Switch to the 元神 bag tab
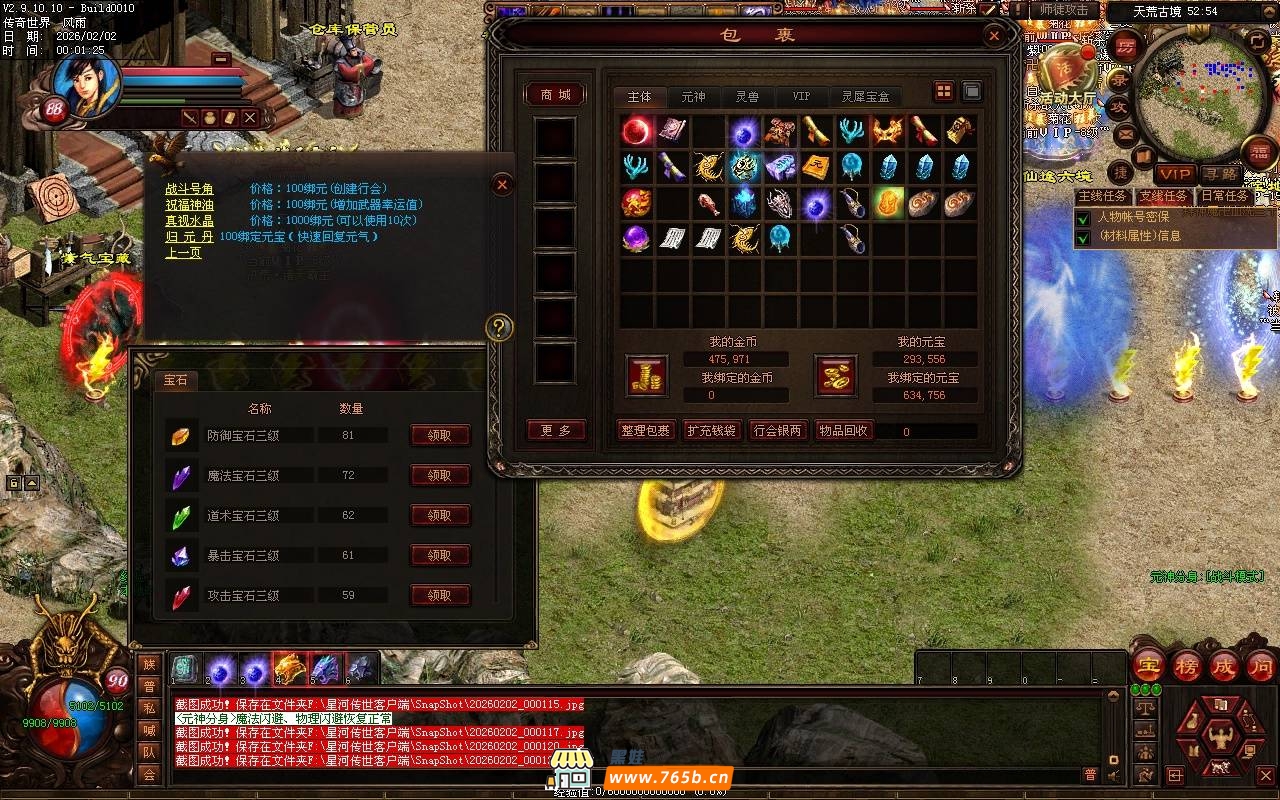Viewport: 1280px width, 800px height. click(x=693, y=97)
